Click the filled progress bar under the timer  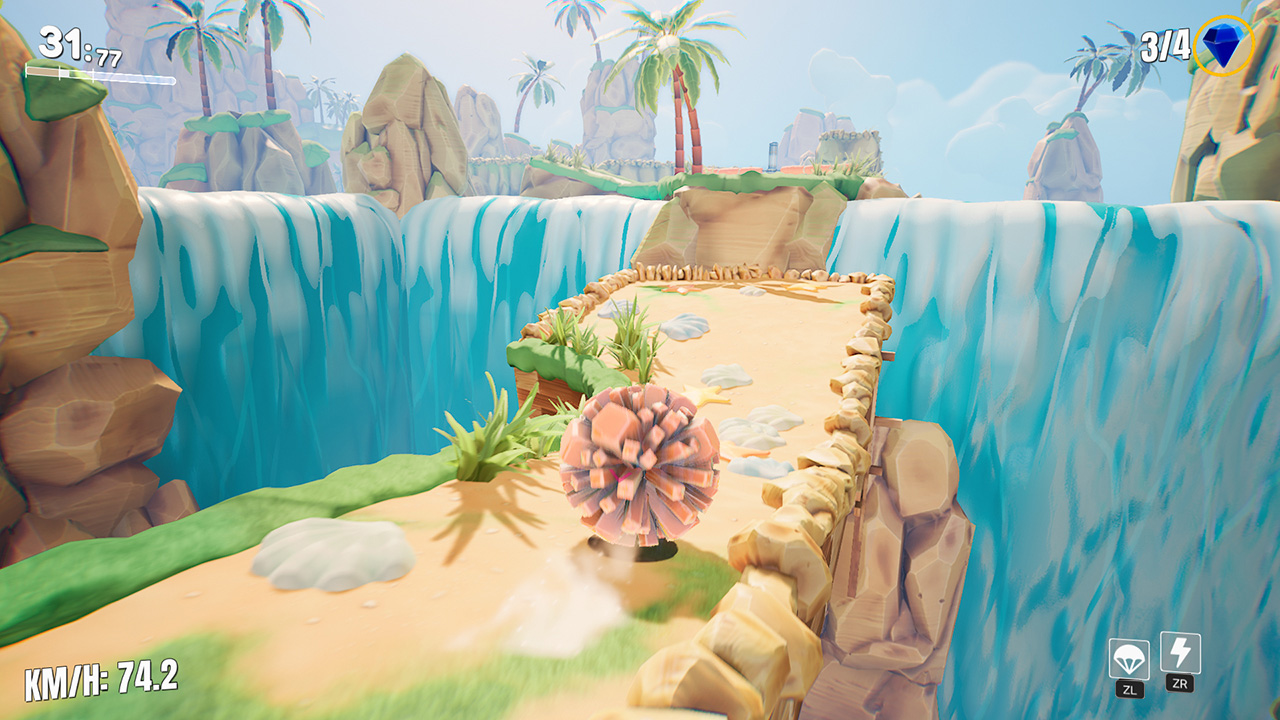coord(42,72)
